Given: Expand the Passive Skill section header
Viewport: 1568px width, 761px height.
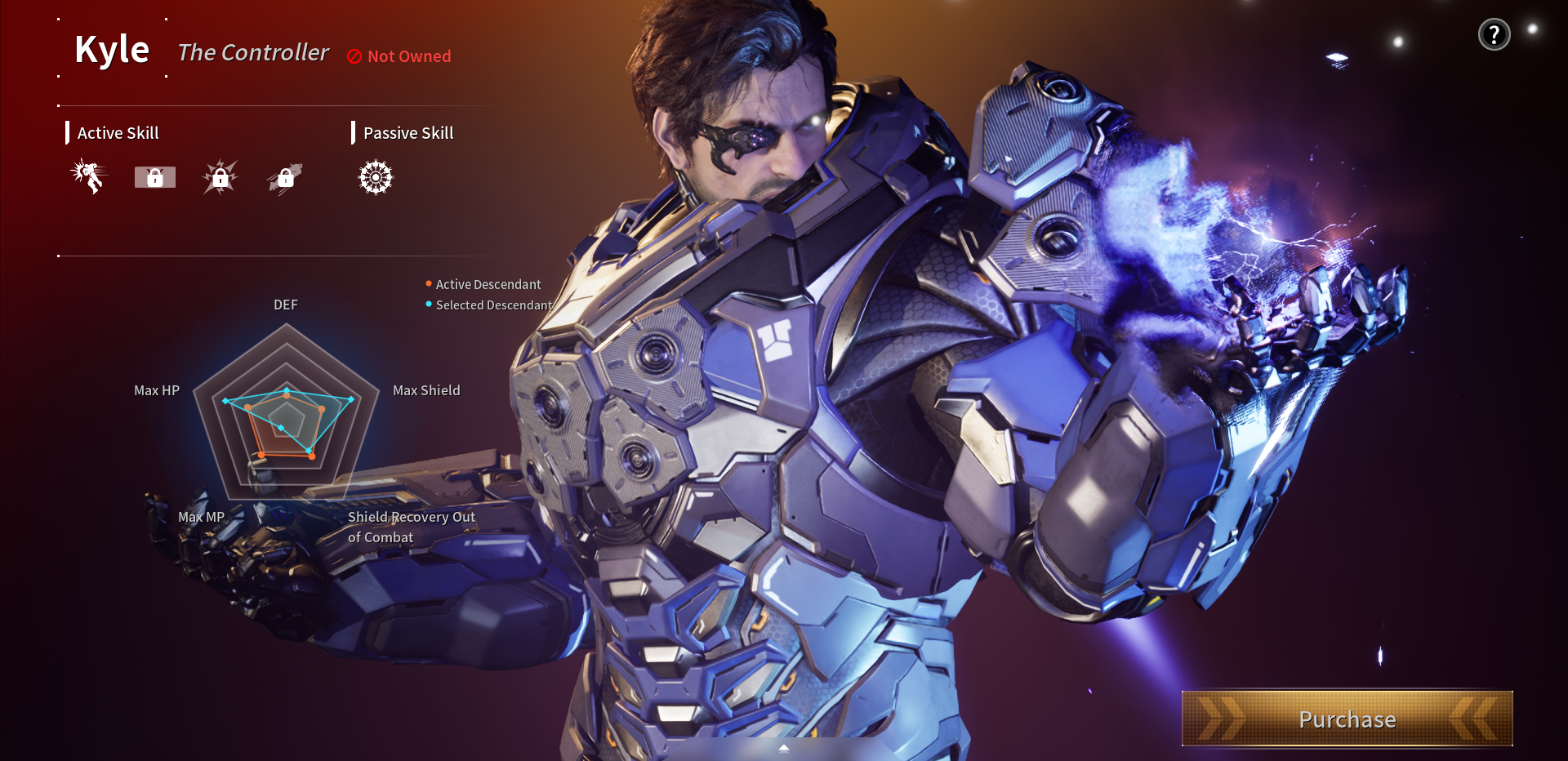Looking at the screenshot, I should [x=408, y=132].
